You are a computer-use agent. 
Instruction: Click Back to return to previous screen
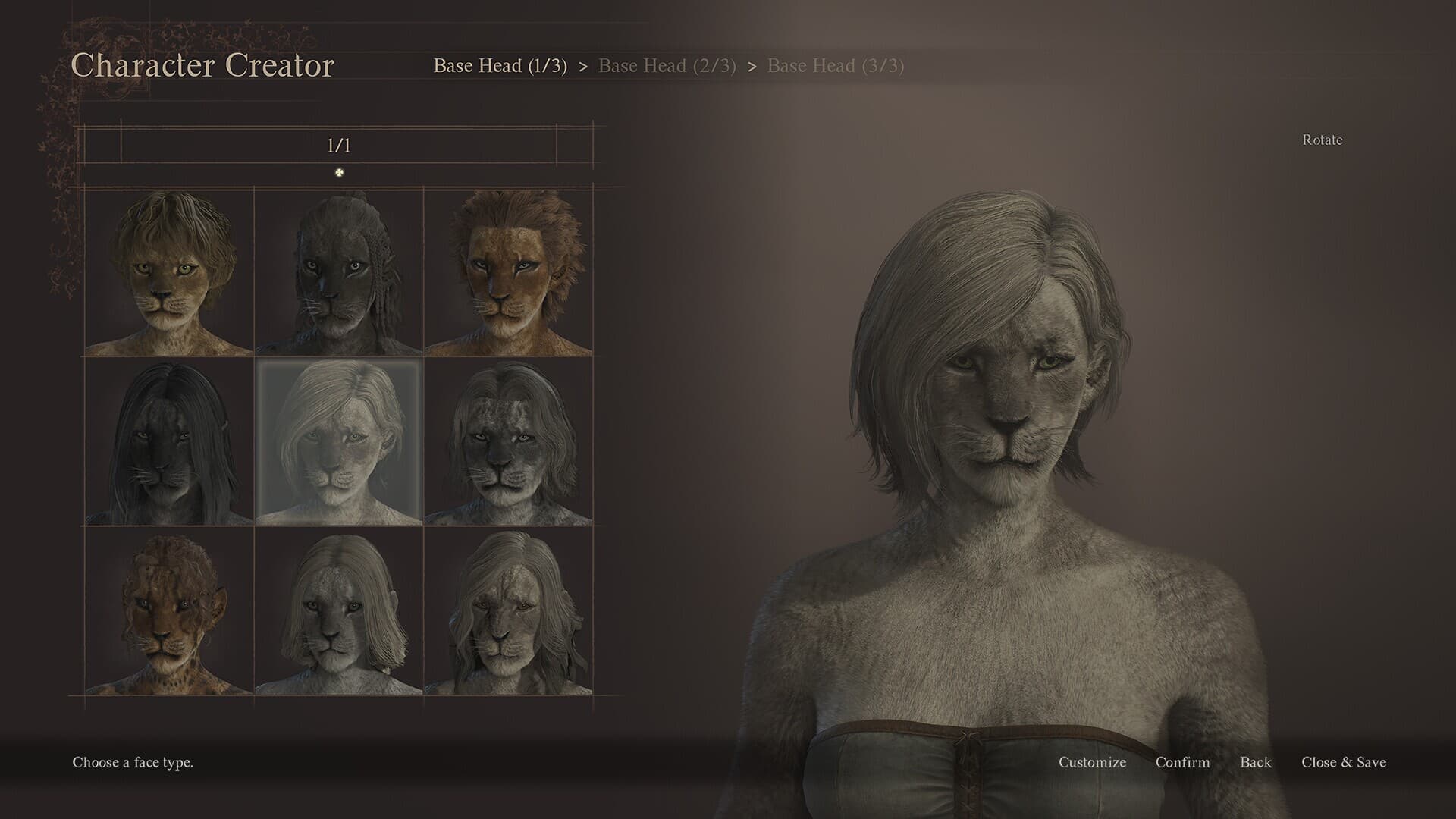coord(1256,763)
